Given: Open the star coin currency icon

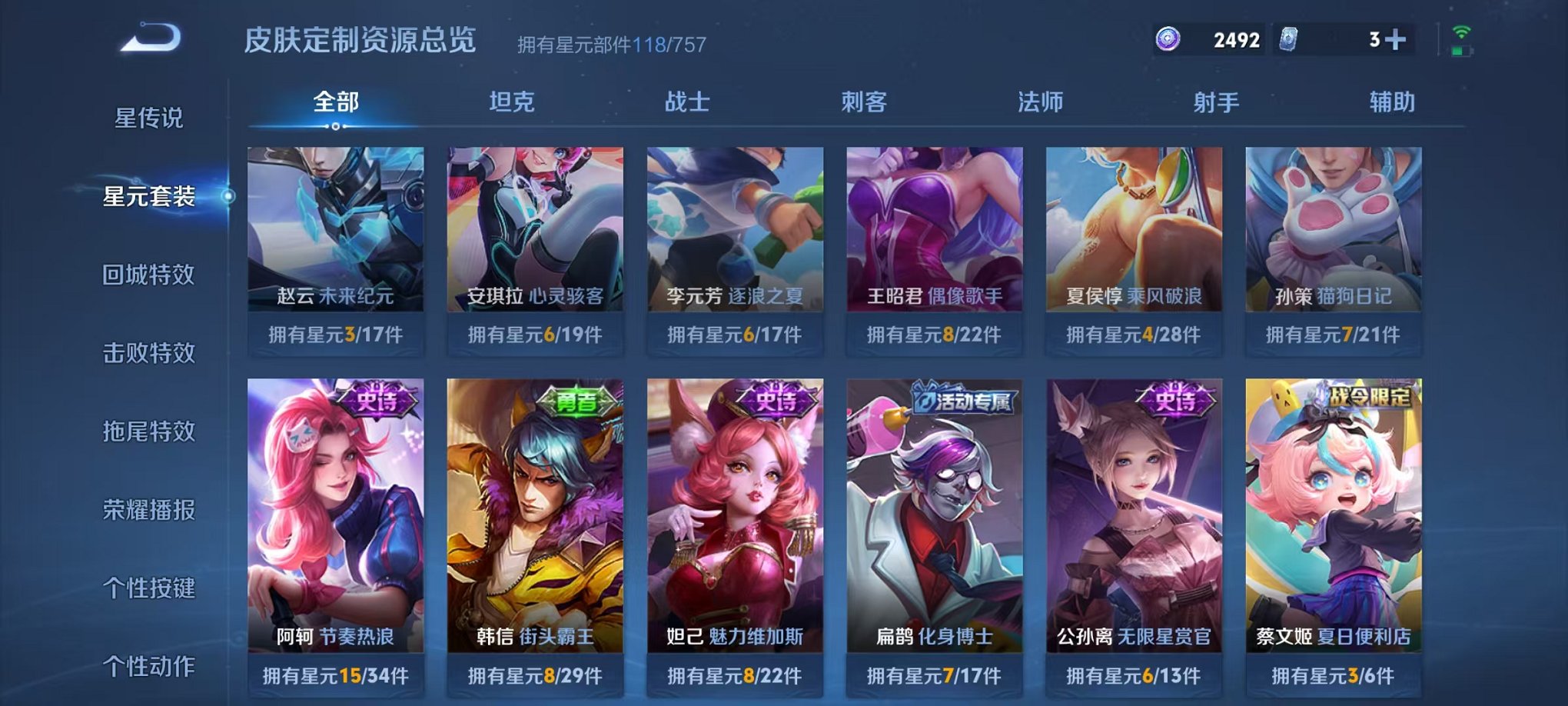Looking at the screenshot, I should pyautogui.click(x=1168, y=38).
